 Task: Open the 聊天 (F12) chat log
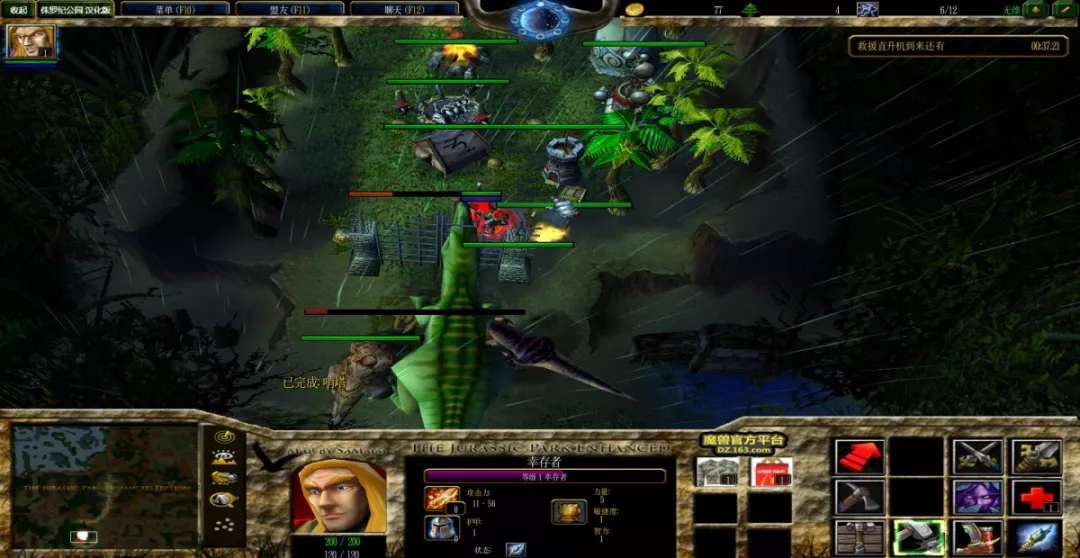pyautogui.click(x=405, y=9)
